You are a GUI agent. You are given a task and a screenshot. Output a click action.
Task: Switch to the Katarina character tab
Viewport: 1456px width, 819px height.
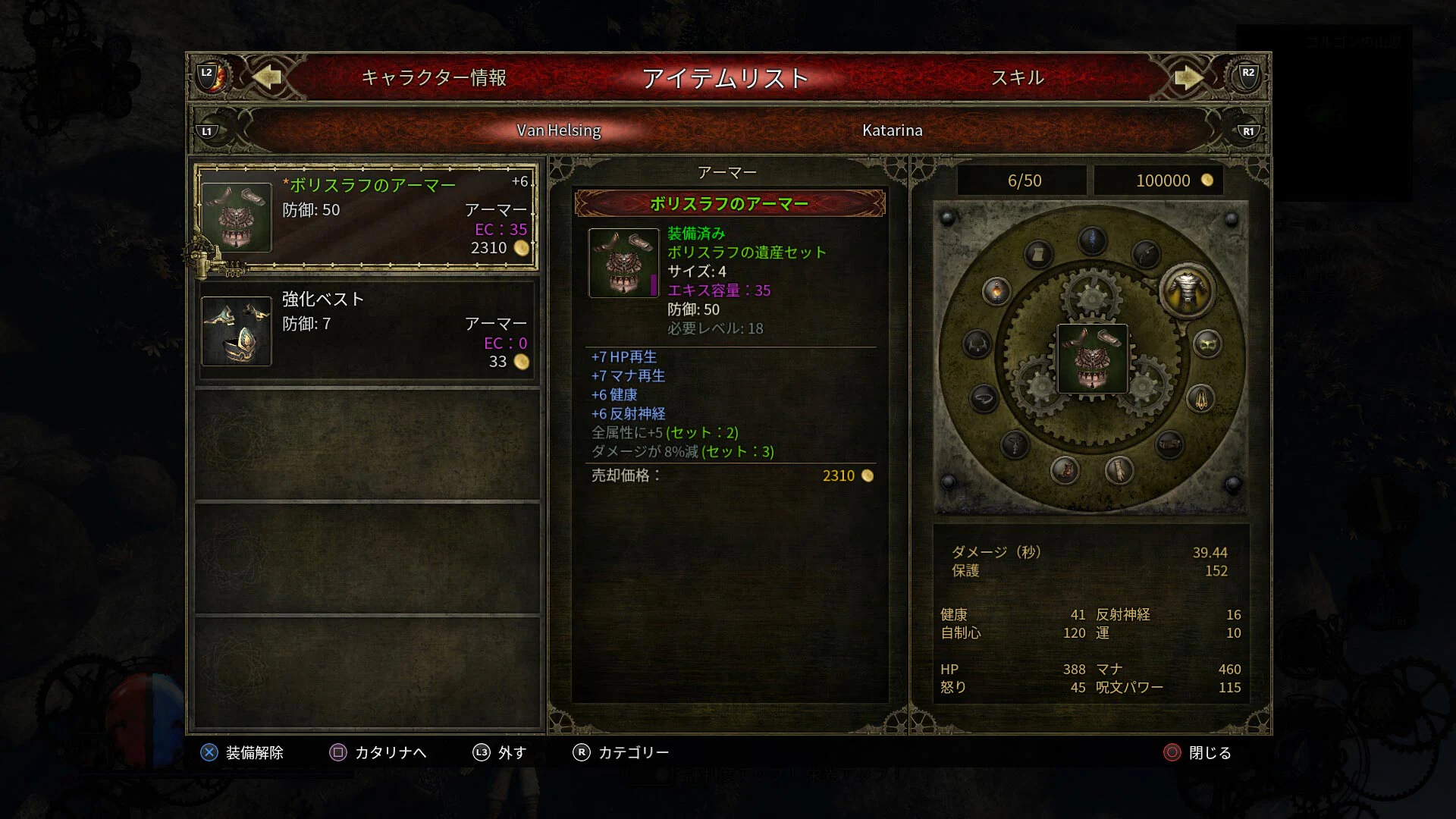(893, 130)
